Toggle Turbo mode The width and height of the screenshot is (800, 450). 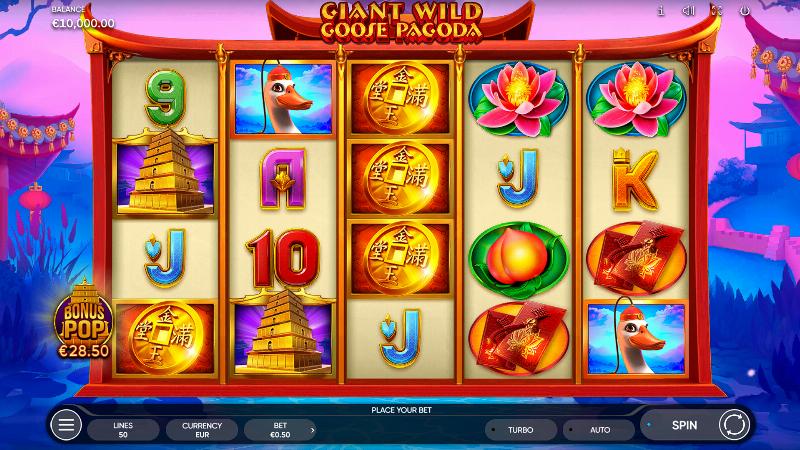520,429
